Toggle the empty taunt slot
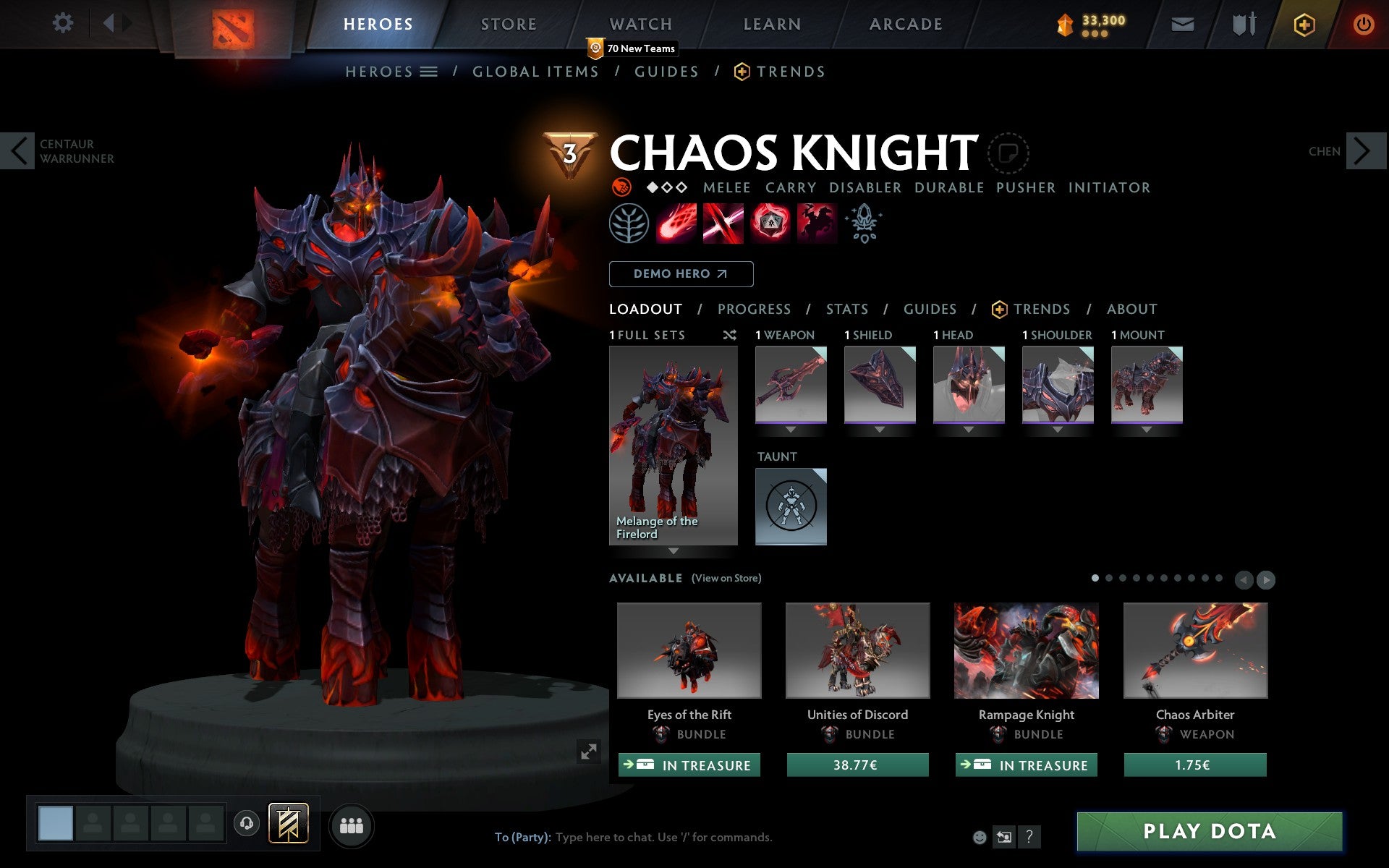This screenshot has height=868, width=1389. pos(791,506)
